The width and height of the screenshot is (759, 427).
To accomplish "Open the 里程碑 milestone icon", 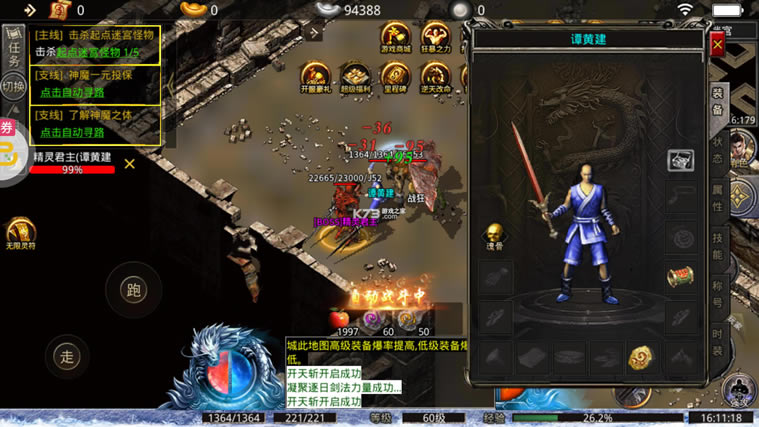I will (x=395, y=75).
